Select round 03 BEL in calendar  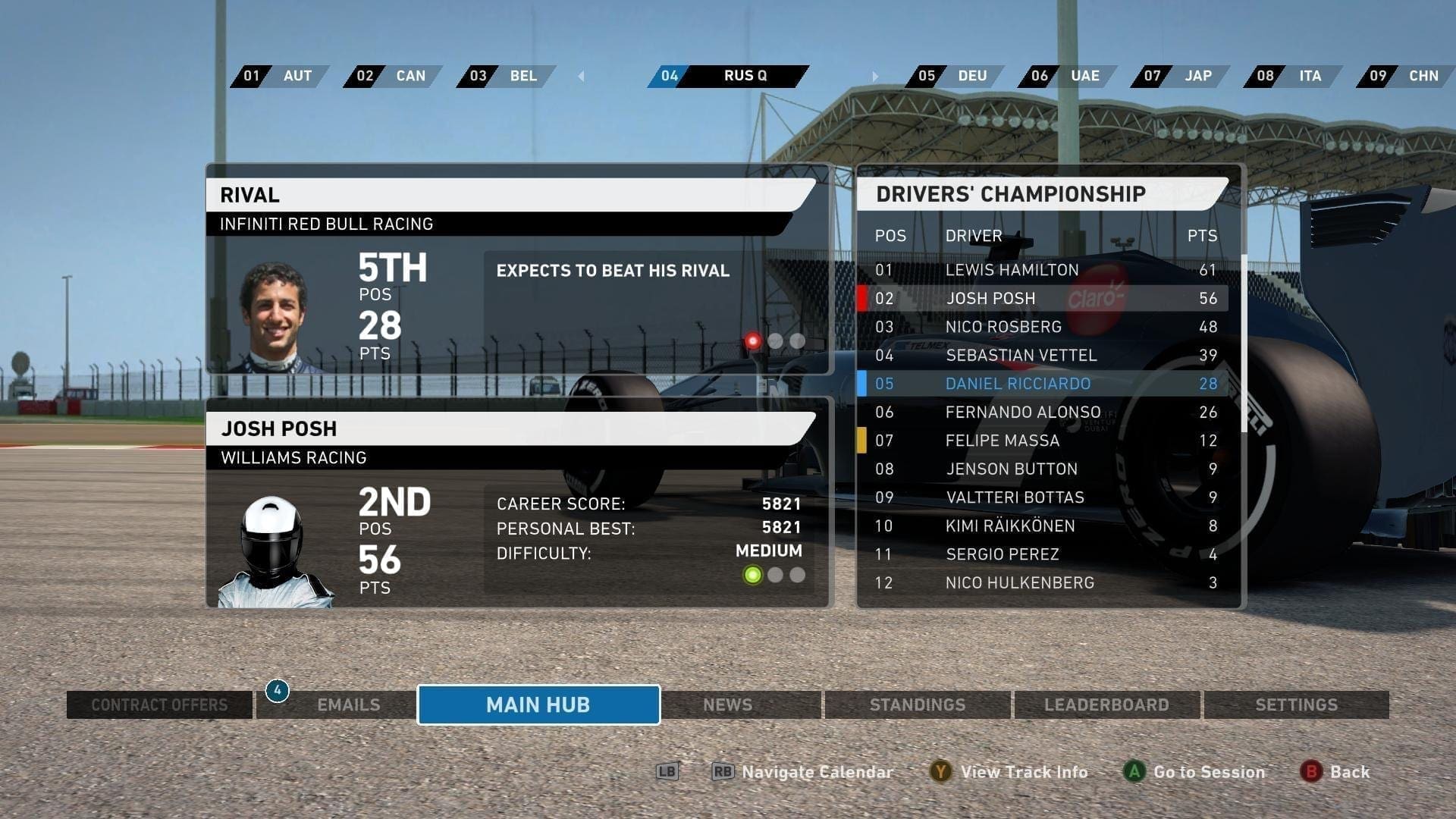(x=505, y=76)
